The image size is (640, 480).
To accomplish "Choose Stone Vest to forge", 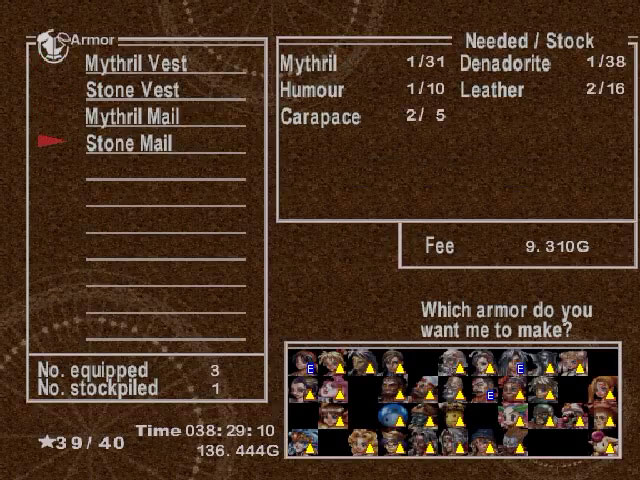I will (132, 90).
